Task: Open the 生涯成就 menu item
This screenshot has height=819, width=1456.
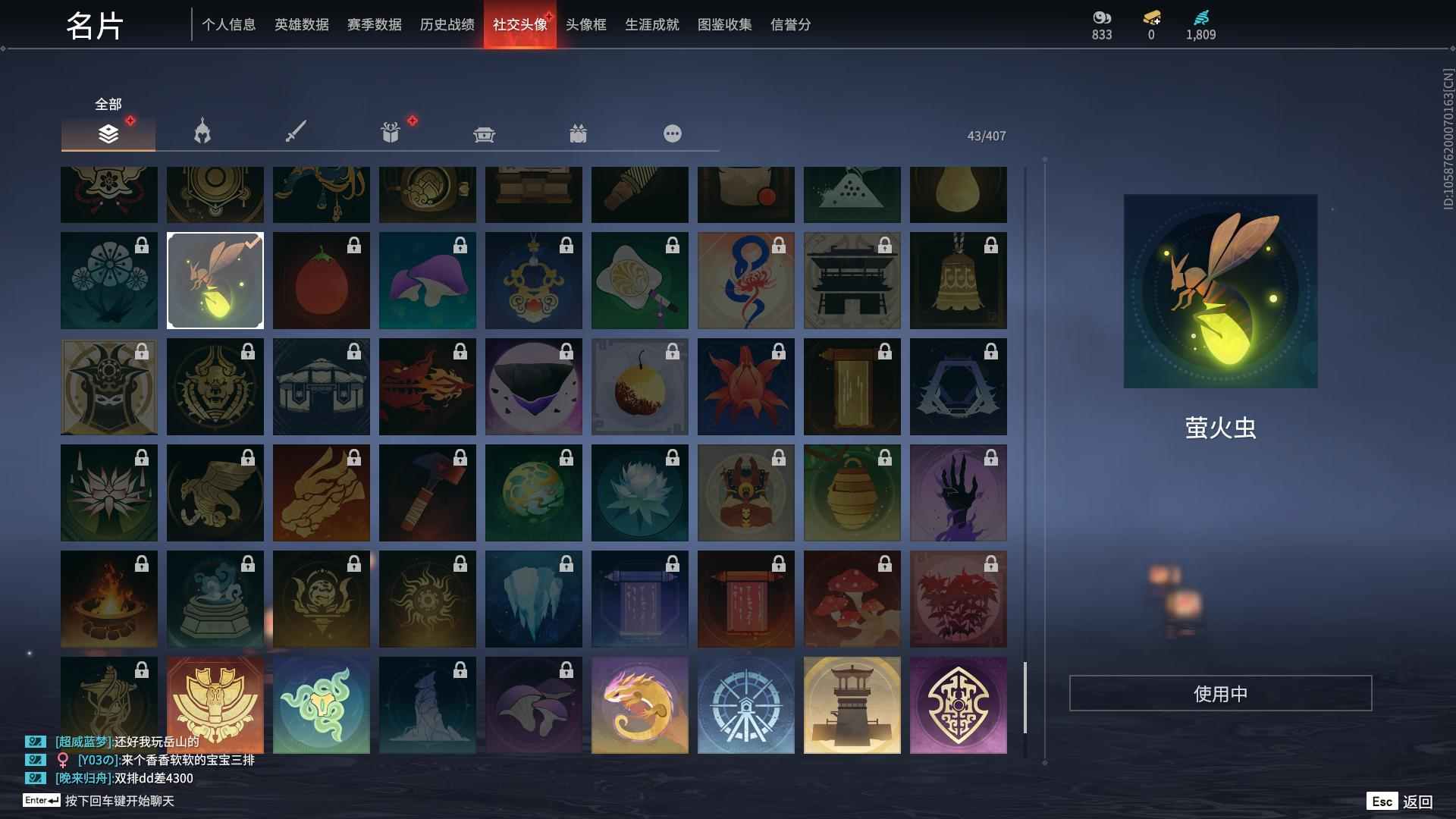Action: pyautogui.click(x=651, y=24)
